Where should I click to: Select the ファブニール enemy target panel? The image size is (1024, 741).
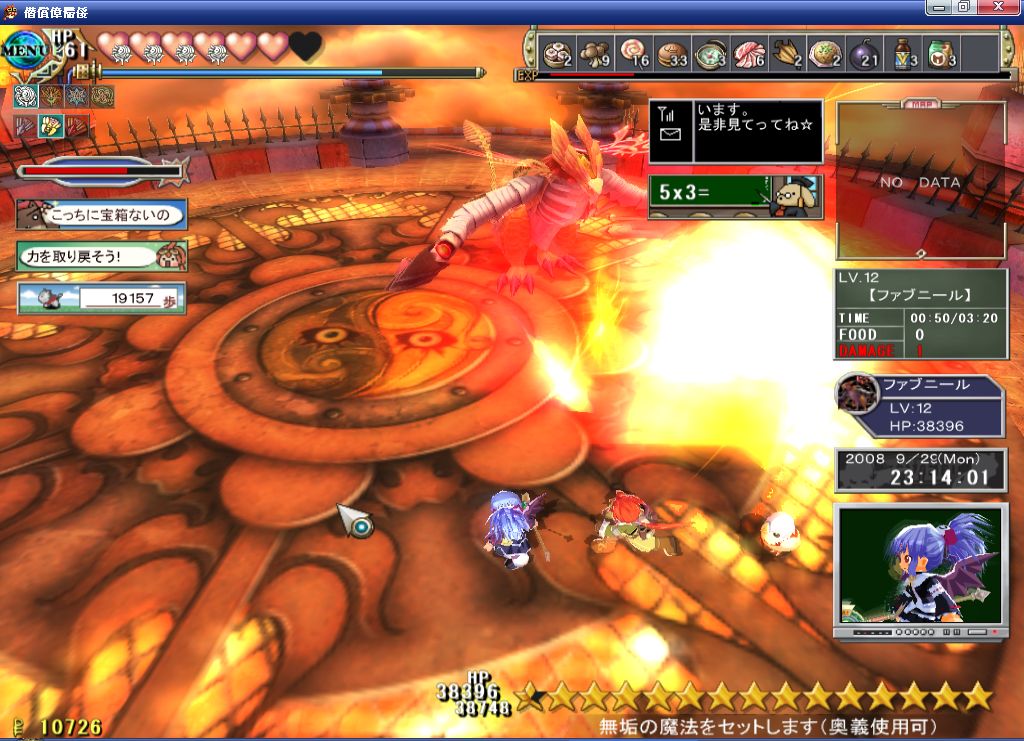(920, 405)
